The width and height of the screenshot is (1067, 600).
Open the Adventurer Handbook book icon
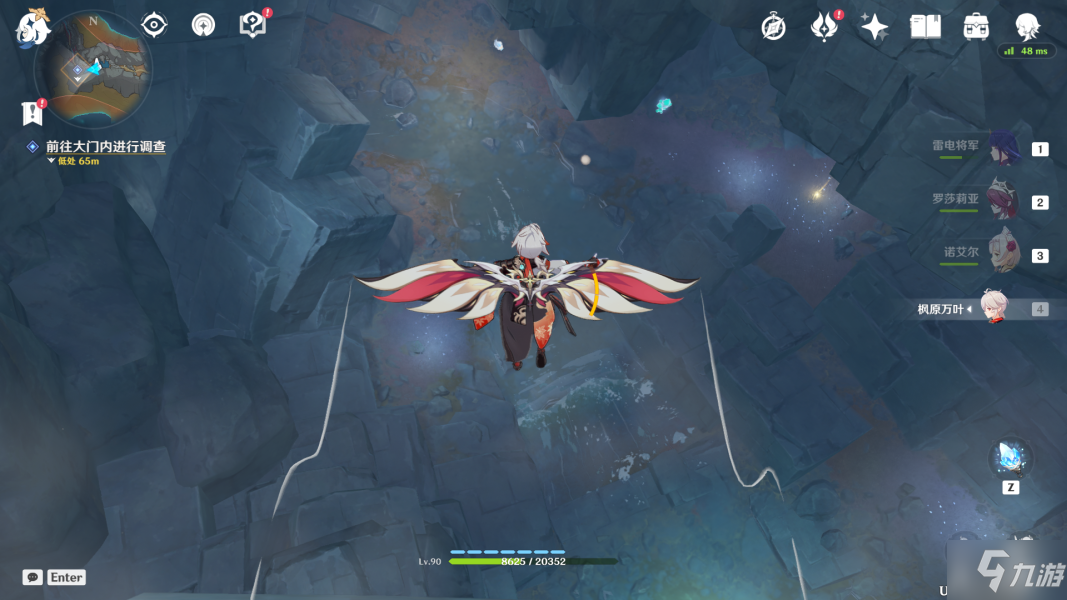(x=925, y=27)
